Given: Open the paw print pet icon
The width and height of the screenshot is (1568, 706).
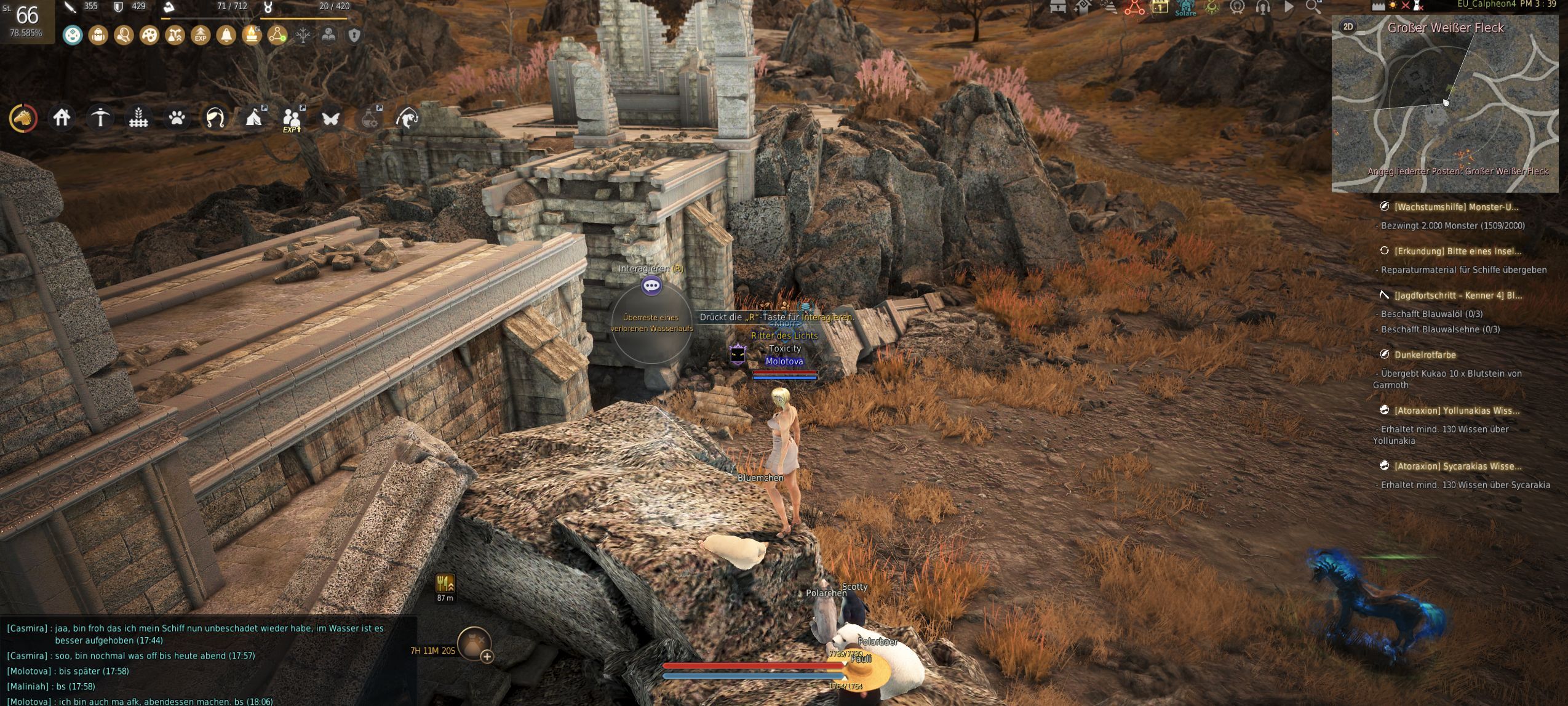Looking at the screenshot, I should coord(177,117).
